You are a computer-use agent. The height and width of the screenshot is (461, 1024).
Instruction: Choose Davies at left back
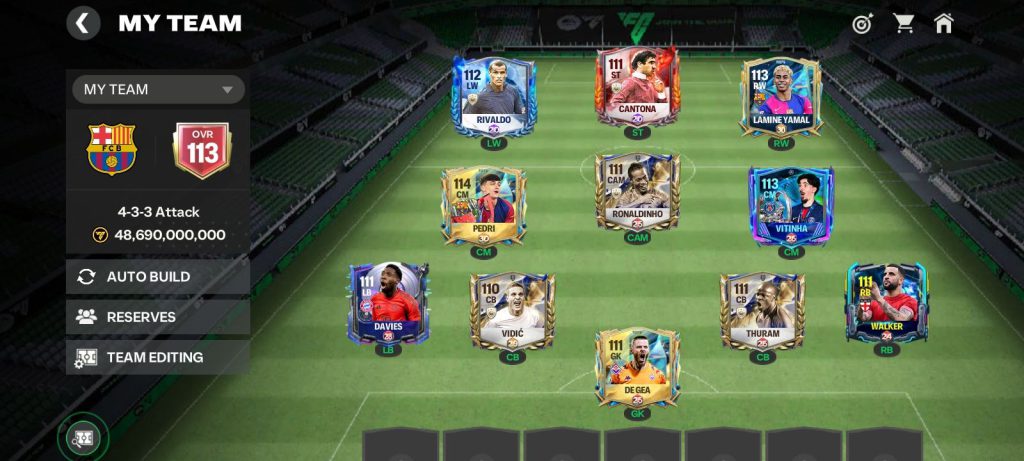pos(388,302)
